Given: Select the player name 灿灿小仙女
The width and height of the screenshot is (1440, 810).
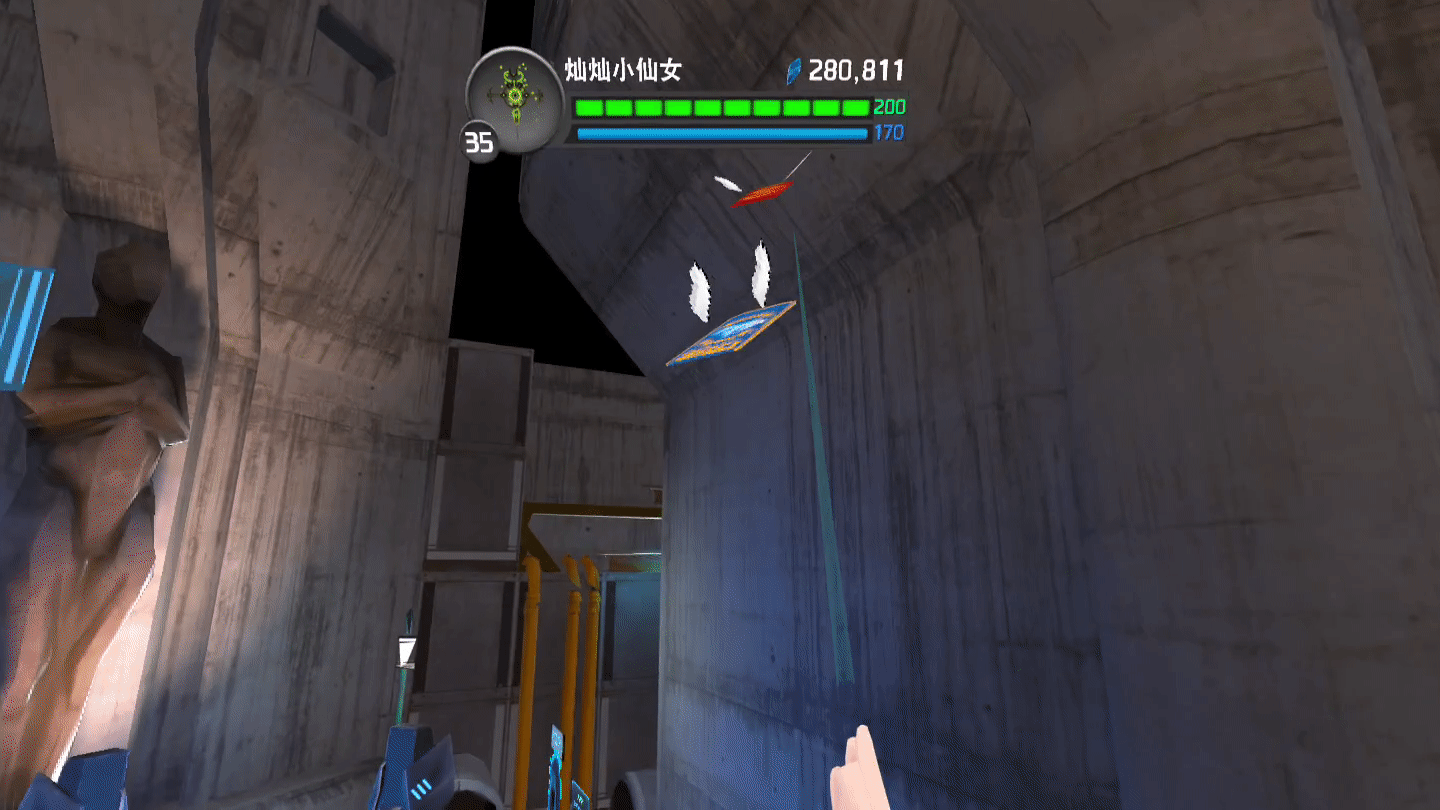Looking at the screenshot, I should [623, 70].
